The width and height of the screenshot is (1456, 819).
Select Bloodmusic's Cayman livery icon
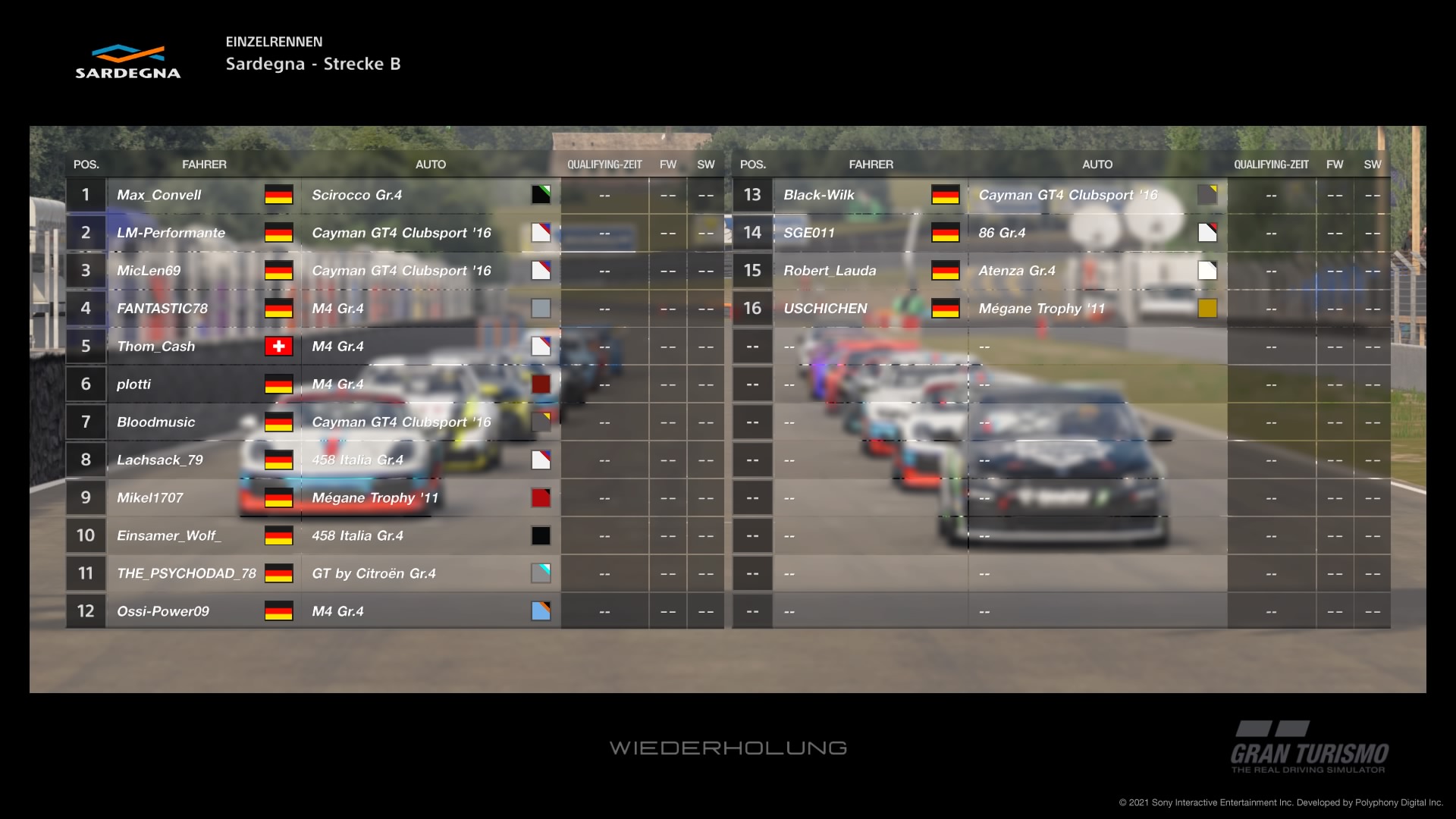point(541,422)
